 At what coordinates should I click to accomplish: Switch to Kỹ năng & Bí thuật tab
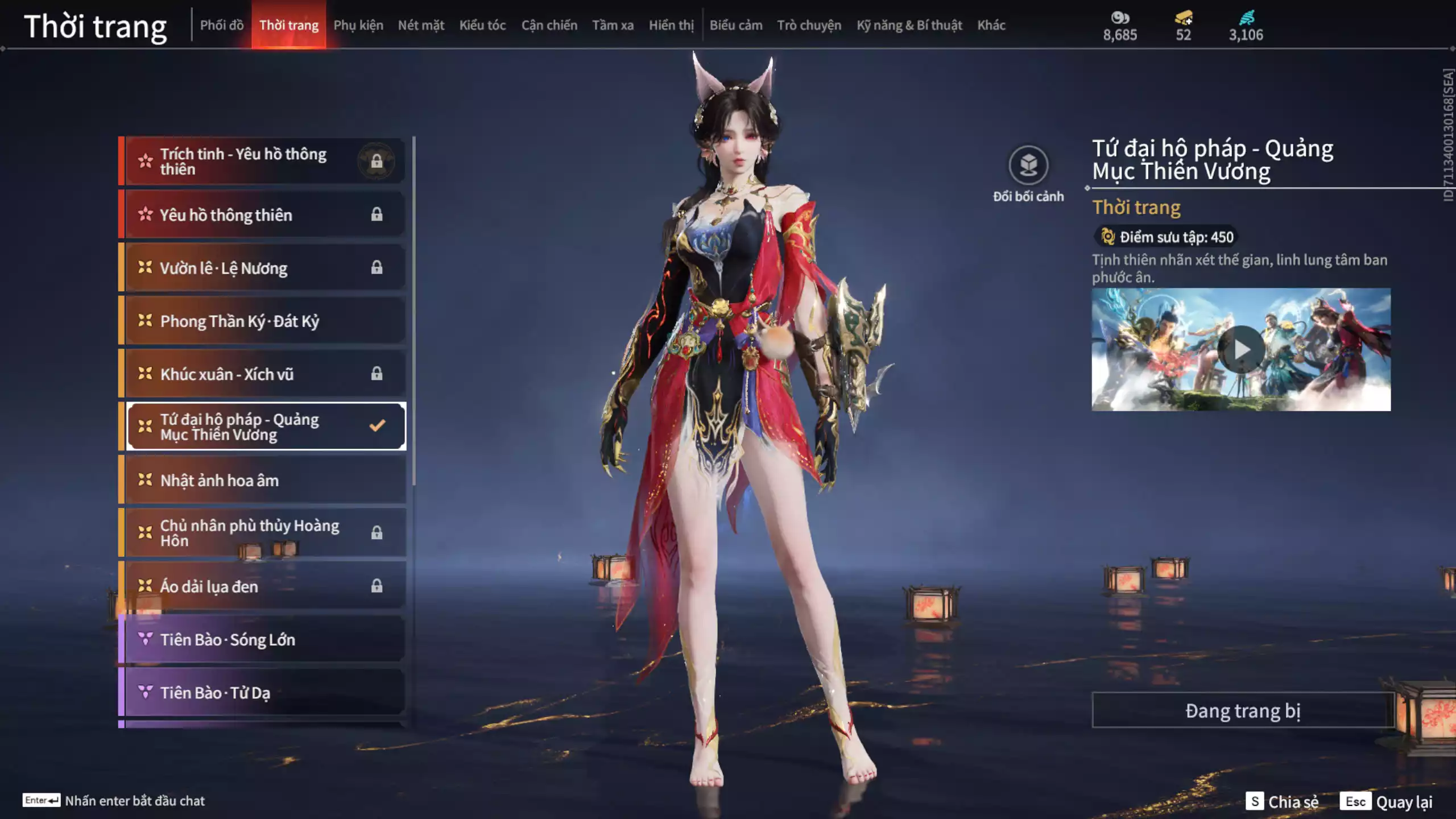pos(909,26)
